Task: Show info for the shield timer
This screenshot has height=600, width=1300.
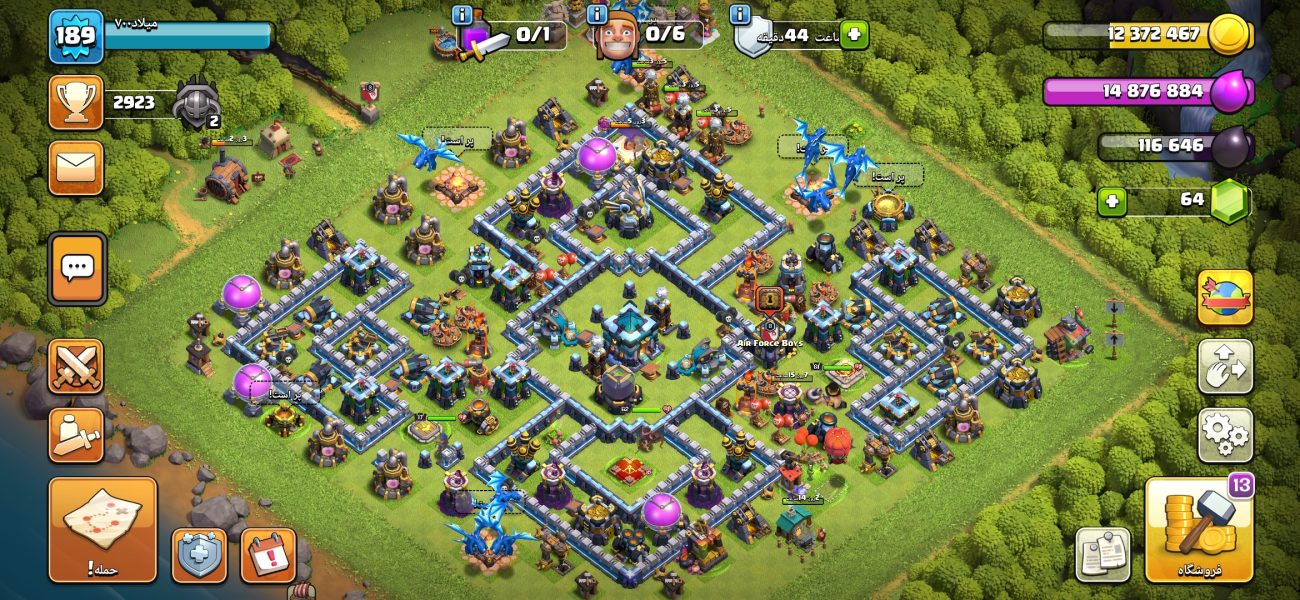Action: click(740, 15)
